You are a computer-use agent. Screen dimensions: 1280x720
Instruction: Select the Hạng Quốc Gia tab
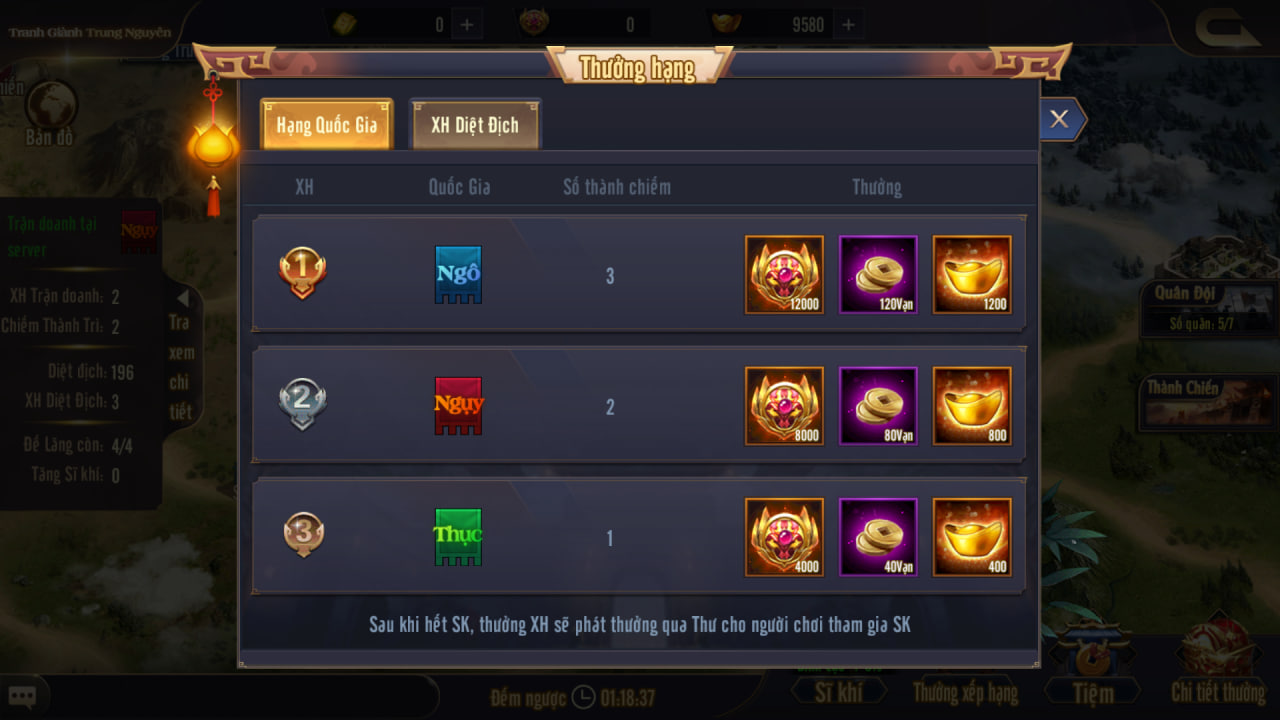(327, 125)
